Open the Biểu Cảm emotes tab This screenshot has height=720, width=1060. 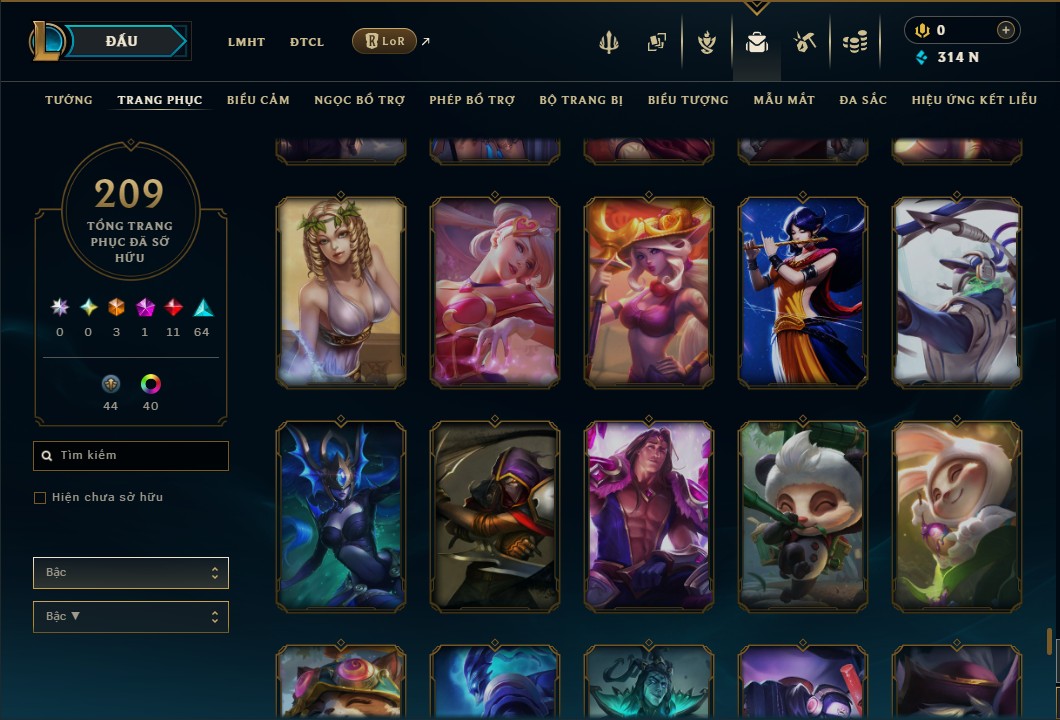(x=258, y=100)
